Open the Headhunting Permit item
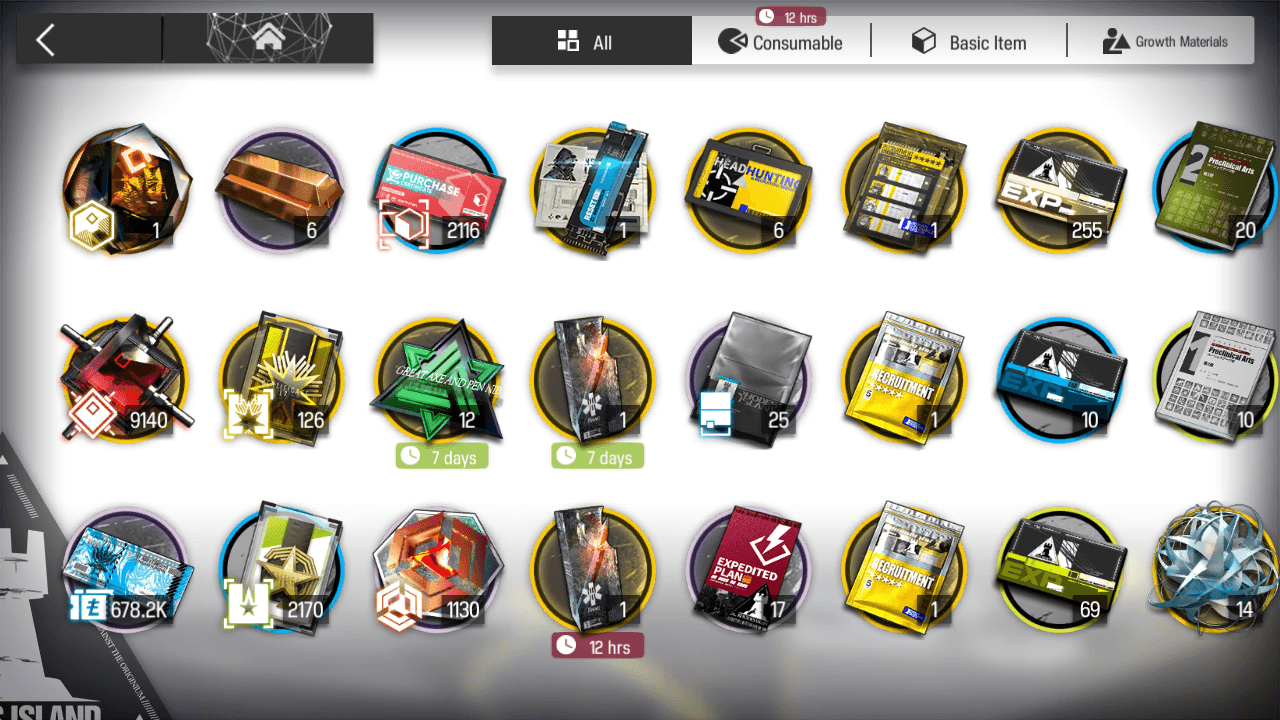The image size is (1280, 720). (748, 192)
